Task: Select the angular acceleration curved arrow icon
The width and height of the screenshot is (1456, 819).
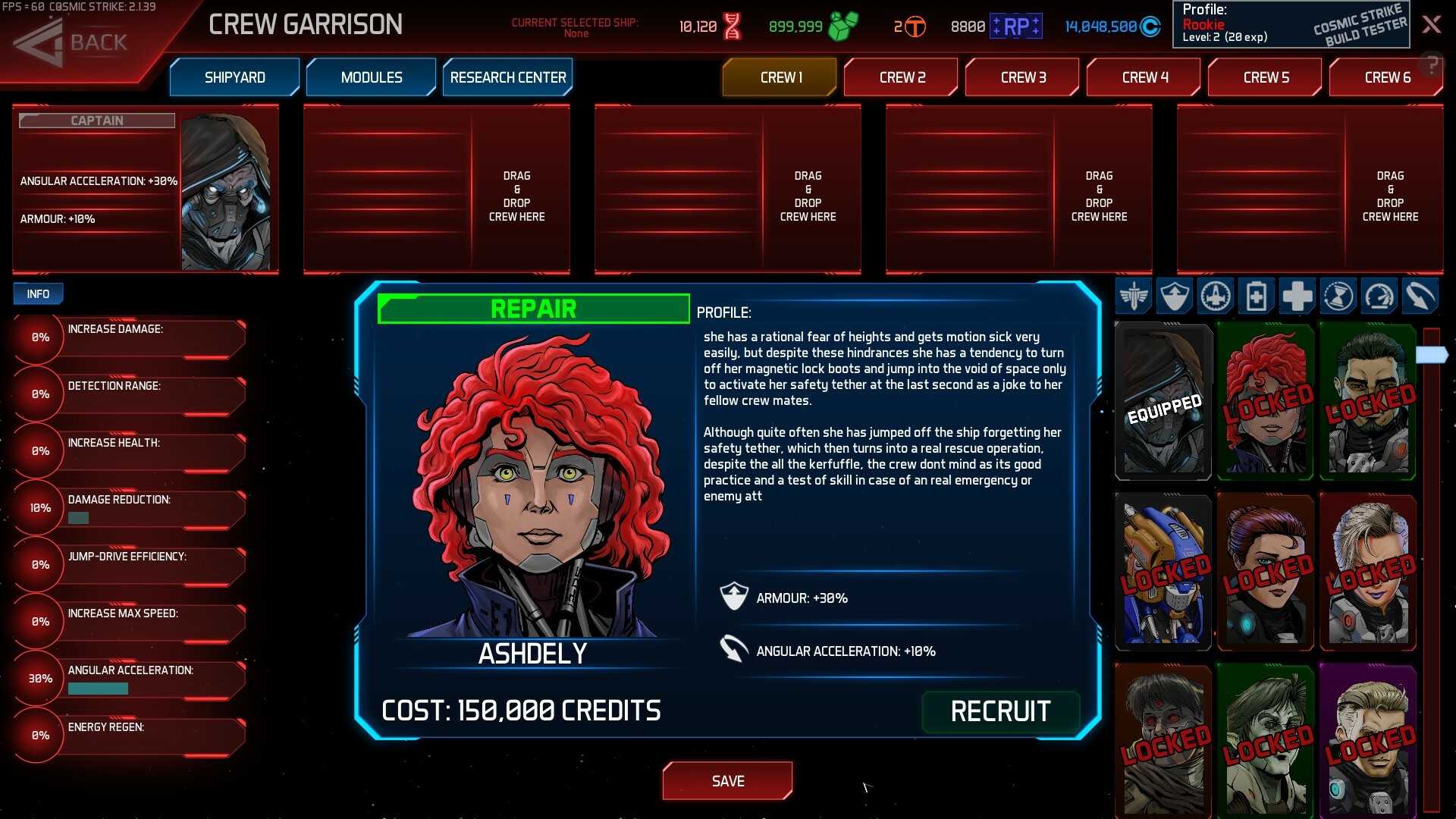Action: 1421,297
